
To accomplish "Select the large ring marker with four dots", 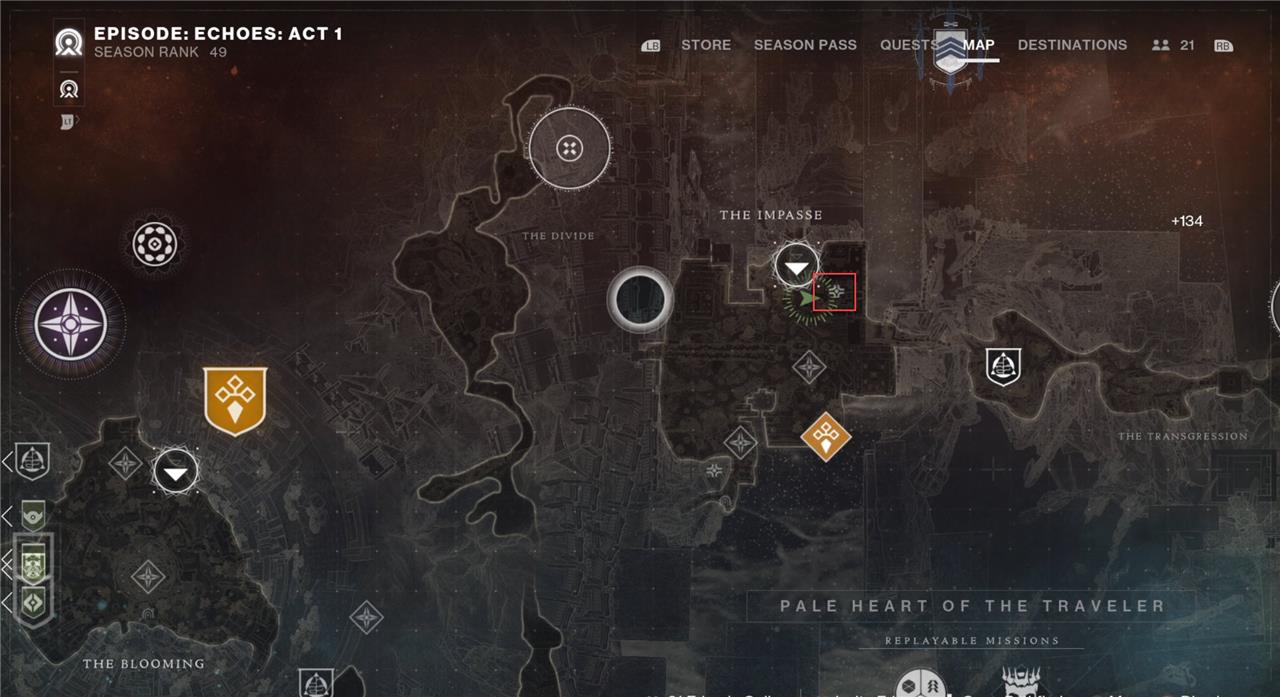I will point(569,149).
